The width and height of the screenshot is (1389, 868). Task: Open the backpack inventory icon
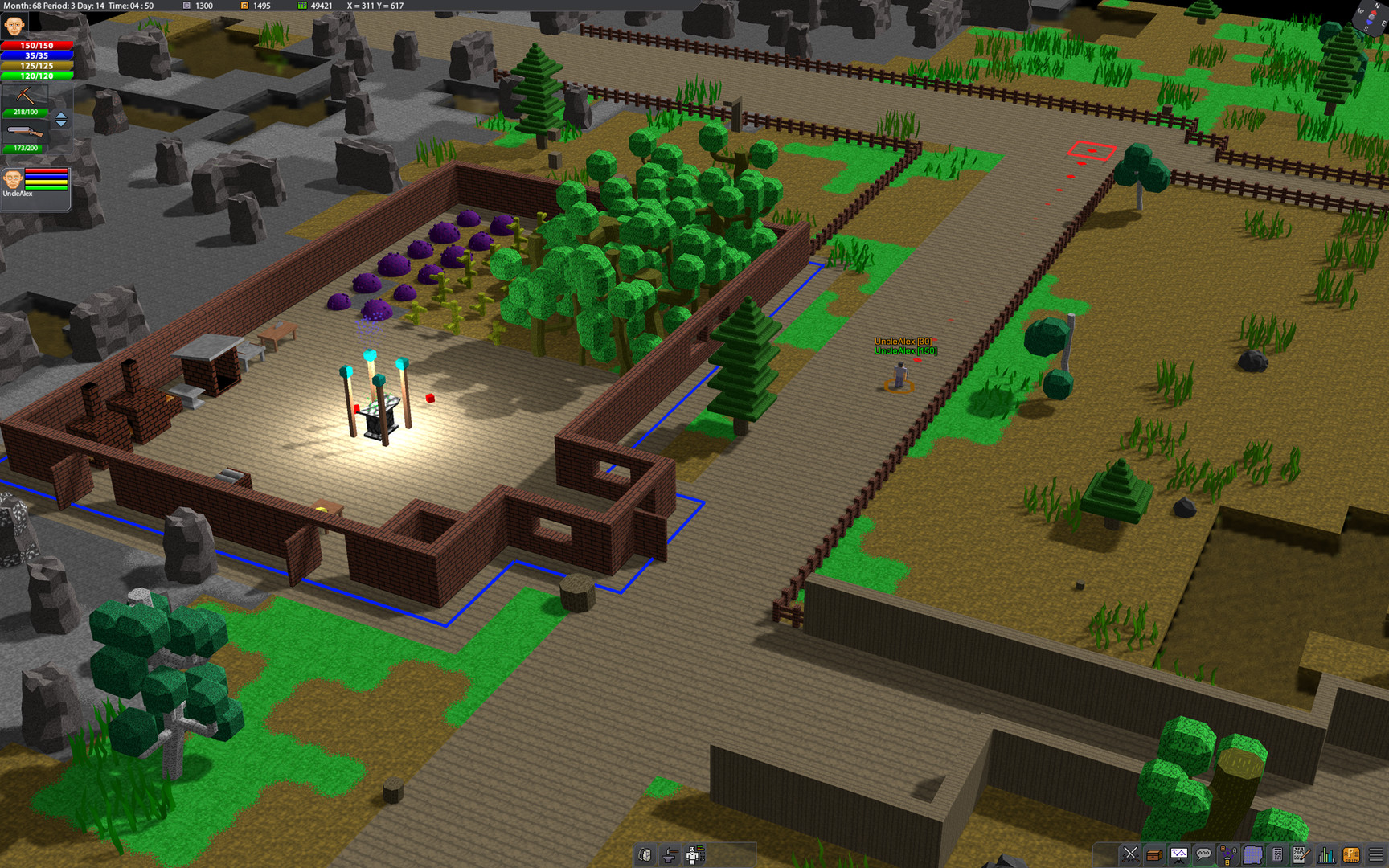645,854
